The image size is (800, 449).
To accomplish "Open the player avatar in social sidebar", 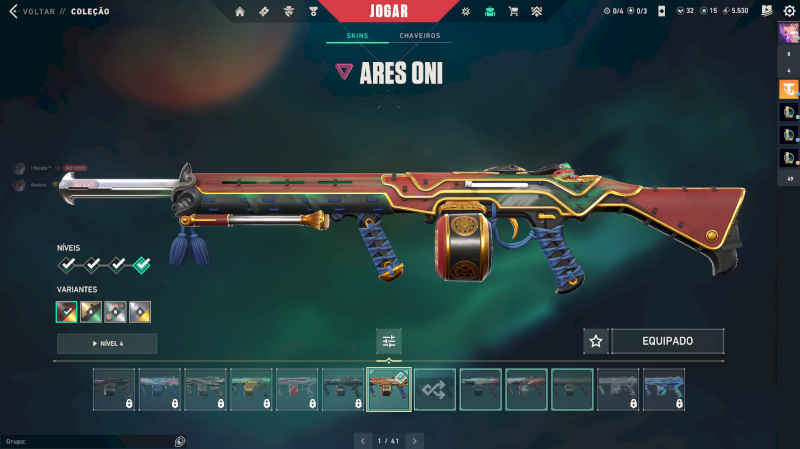I will pos(788,32).
